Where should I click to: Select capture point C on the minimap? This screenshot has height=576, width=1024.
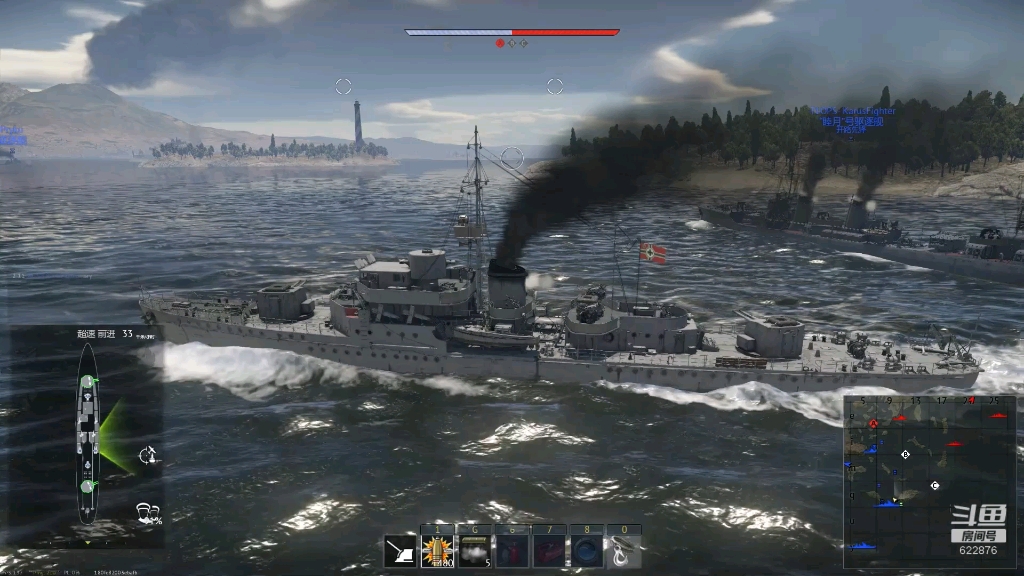click(x=935, y=486)
